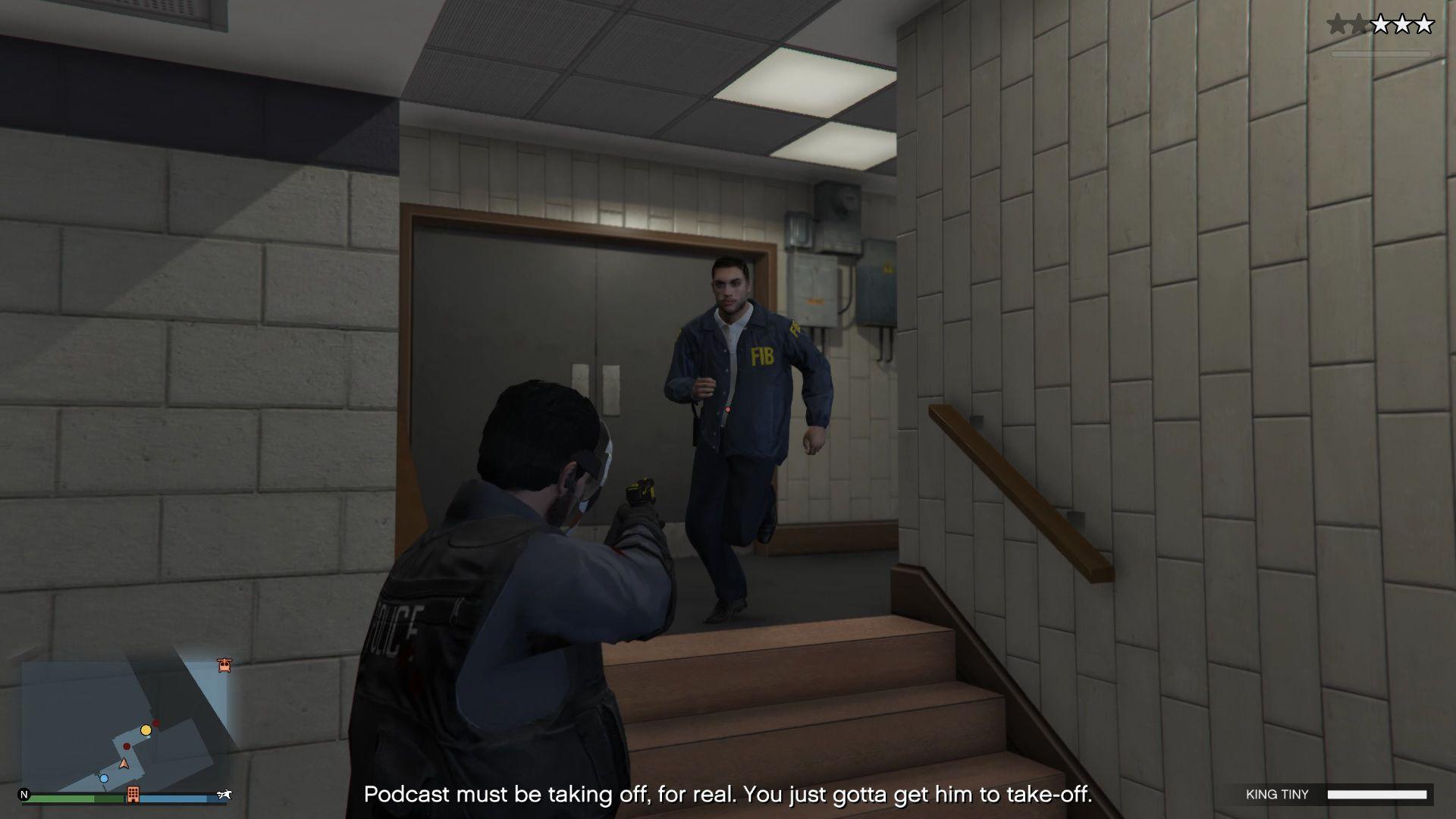Viewport: 1456px width, 819px height.
Task: Toggle the third active wanted star
Action: (x=1381, y=24)
